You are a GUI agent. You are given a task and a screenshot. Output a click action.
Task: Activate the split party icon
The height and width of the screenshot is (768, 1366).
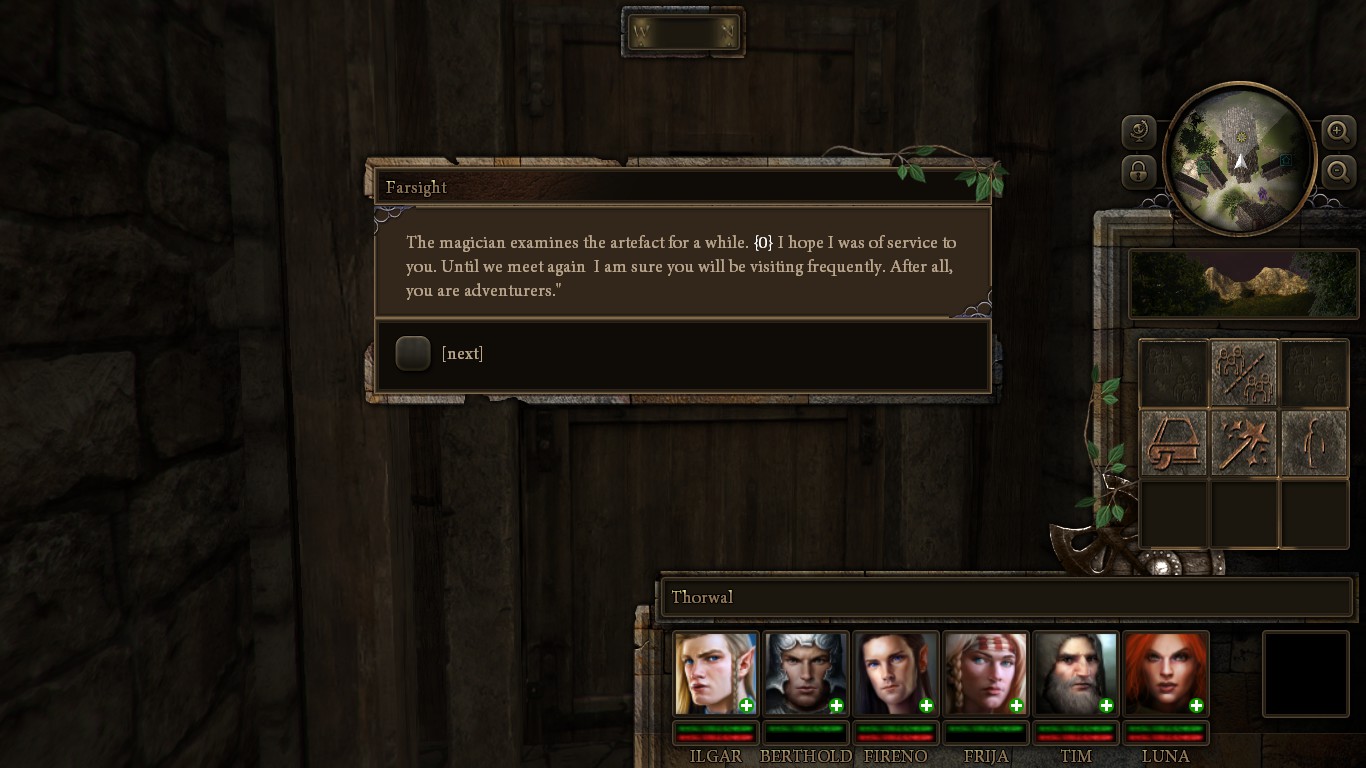point(1244,373)
